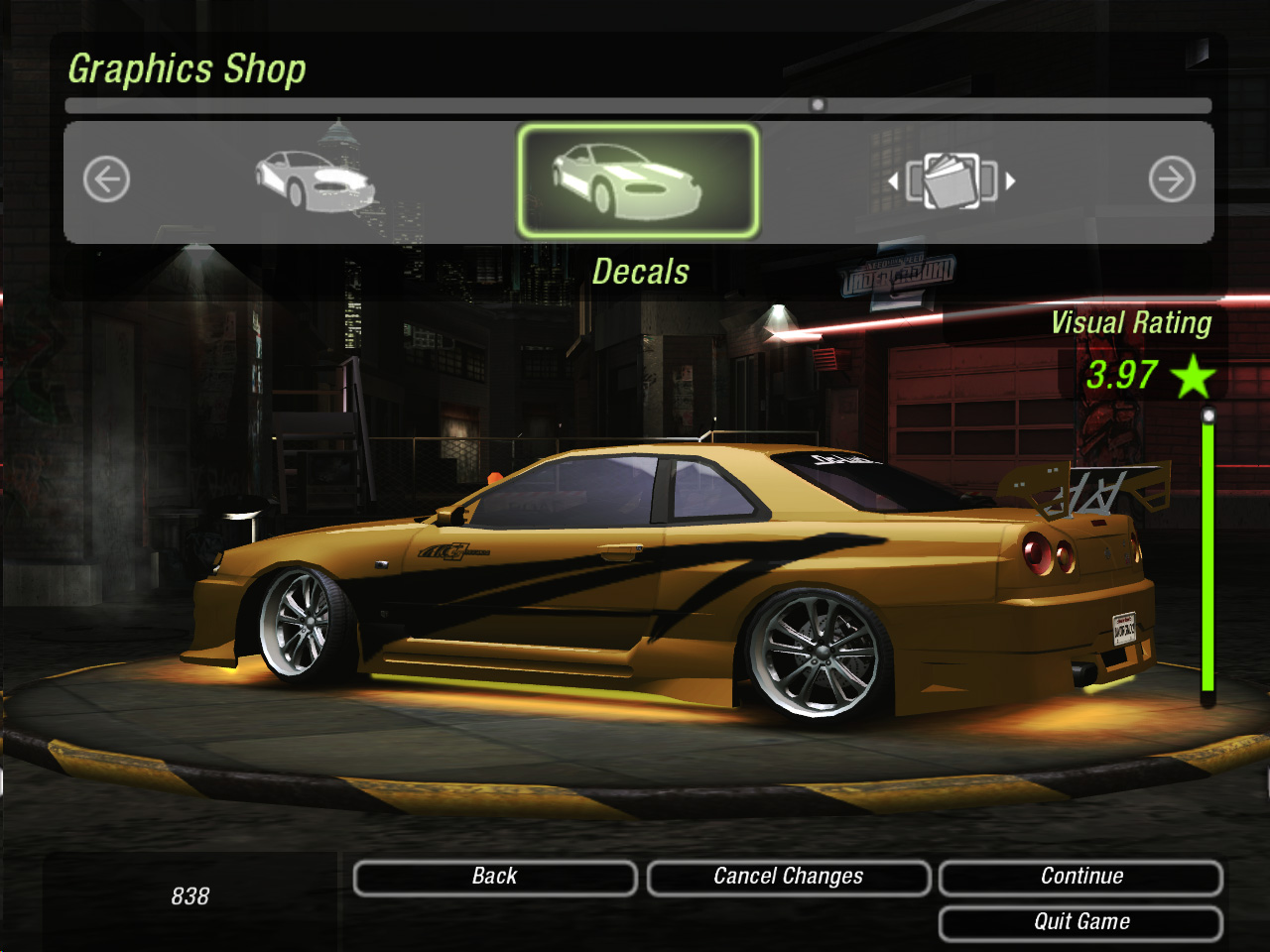Click the left arrow in the carousel

pyautogui.click(x=107, y=180)
